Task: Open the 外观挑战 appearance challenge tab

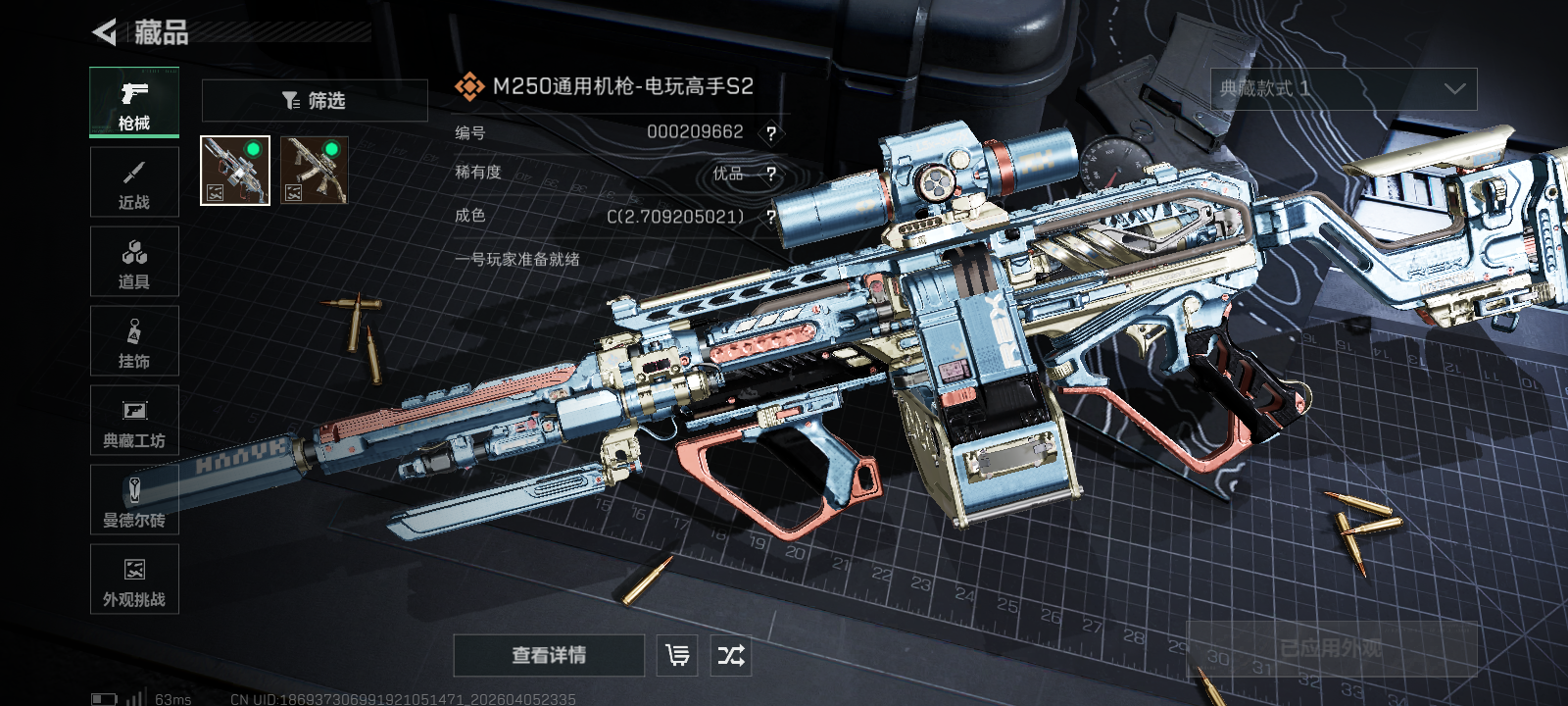Action: 134,580
